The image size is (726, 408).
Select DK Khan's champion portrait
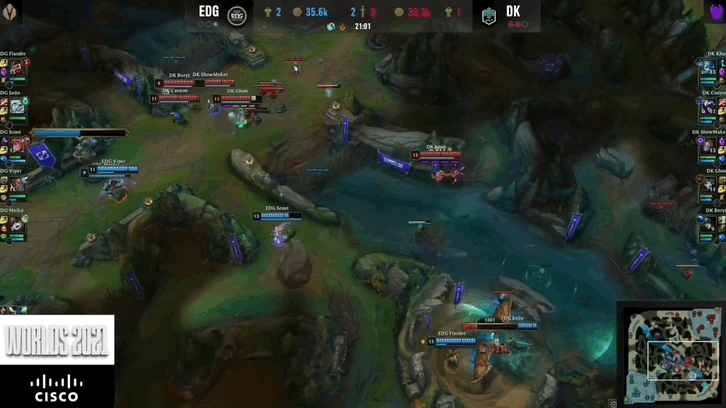click(709, 68)
